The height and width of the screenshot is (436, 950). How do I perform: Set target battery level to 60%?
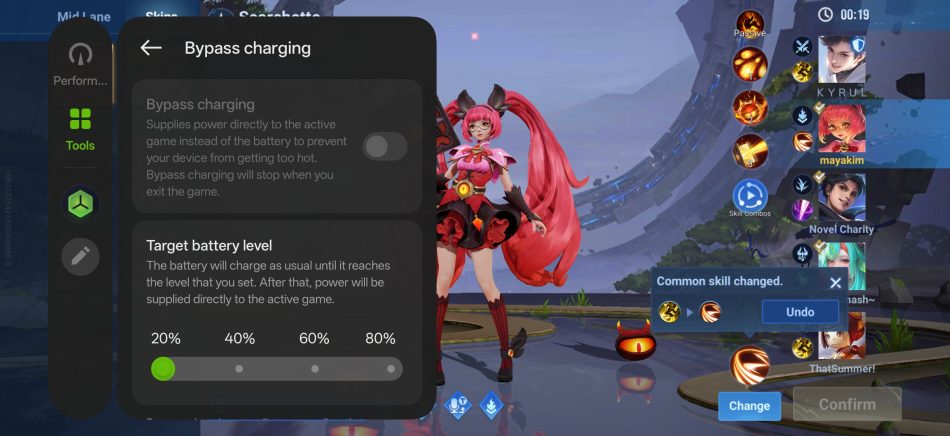tap(315, 369)
